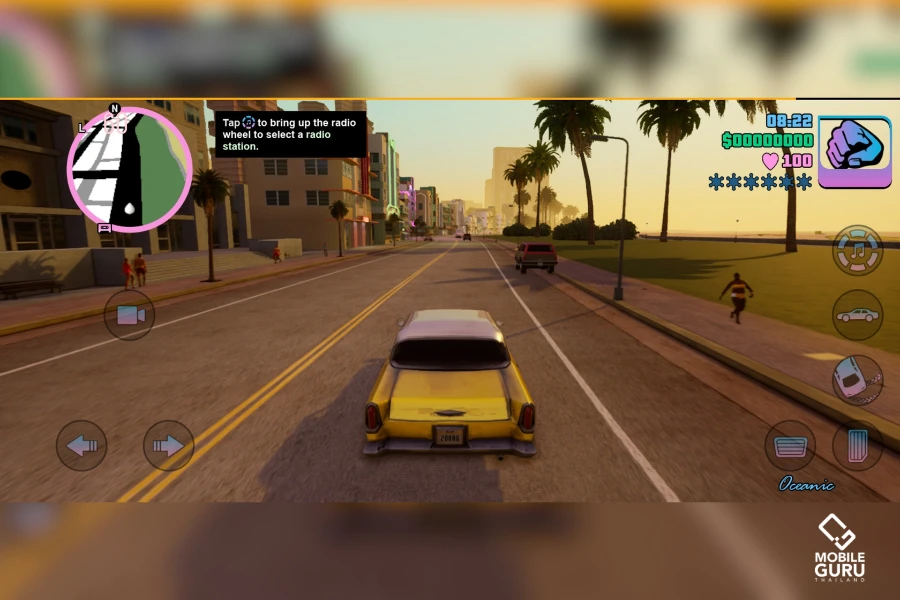Switch camera view with the camera button
Image resolution: width=900 pixels, height=600 pixels.
(129, 315)
